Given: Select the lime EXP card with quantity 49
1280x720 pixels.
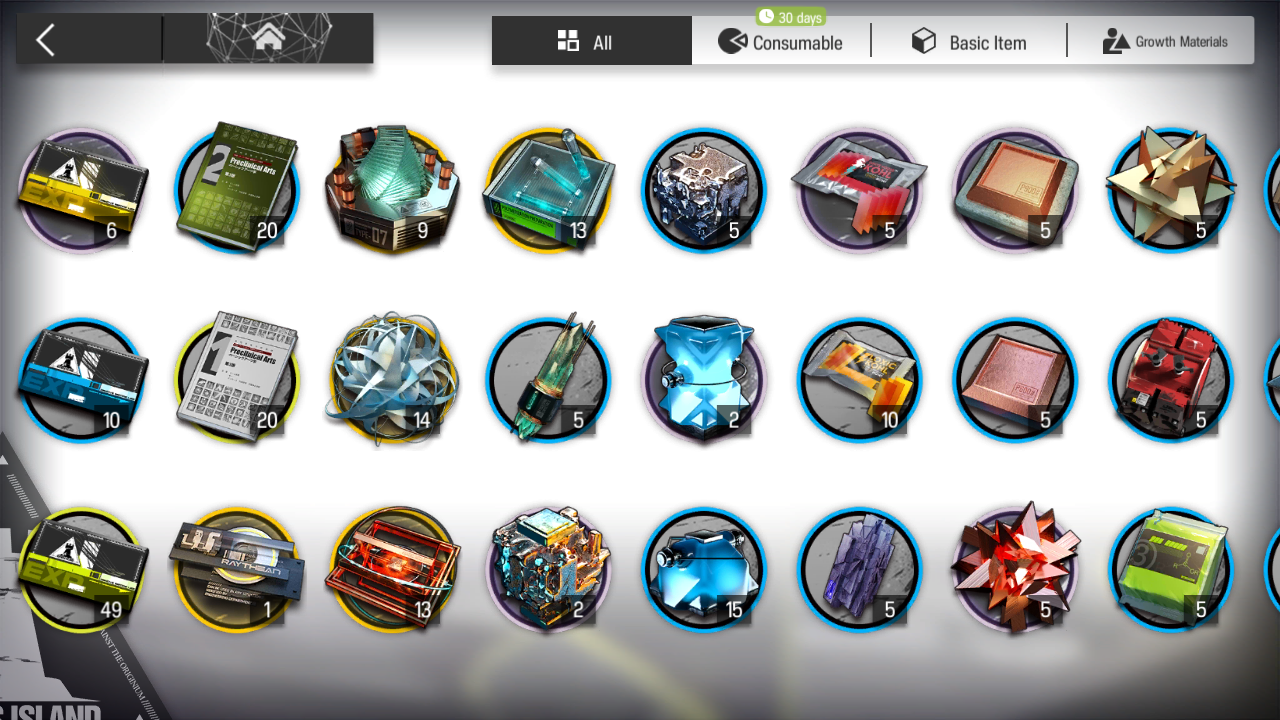Looking at the screenshot, I should click(x=81, y=570).
